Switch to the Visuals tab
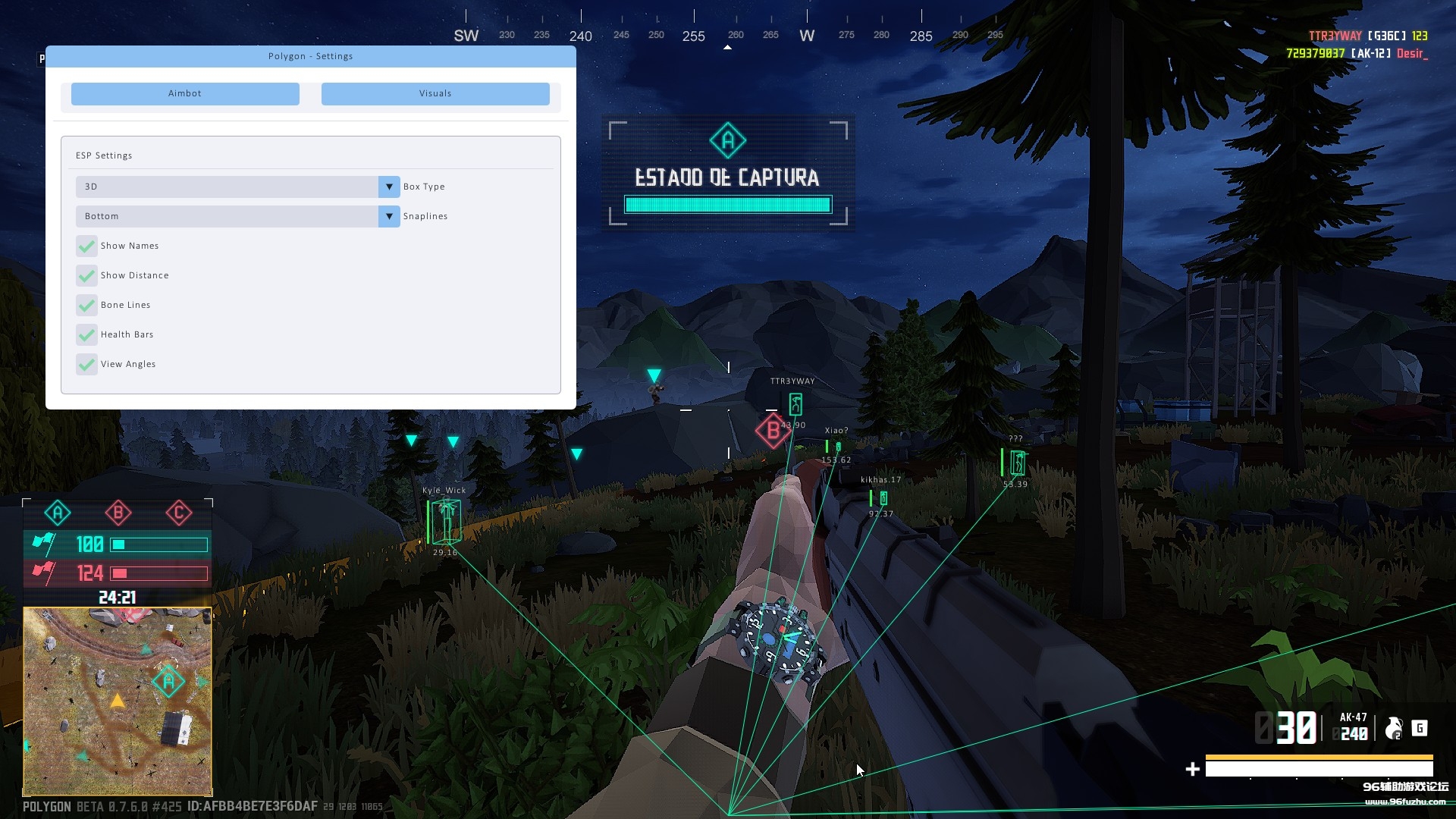 pyautogui.click(x=435, y=93)
